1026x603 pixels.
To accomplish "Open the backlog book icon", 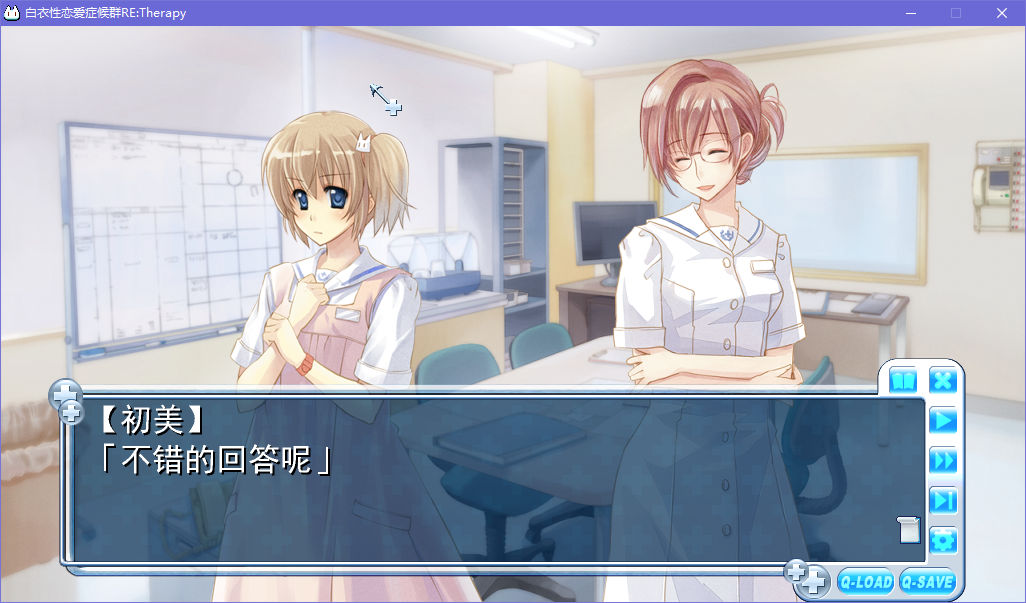I will tap(903, 380).
